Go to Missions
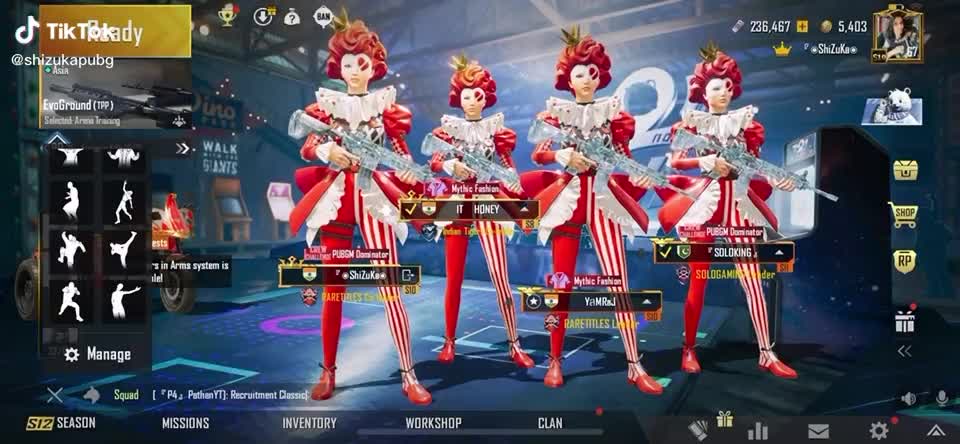 185,423
